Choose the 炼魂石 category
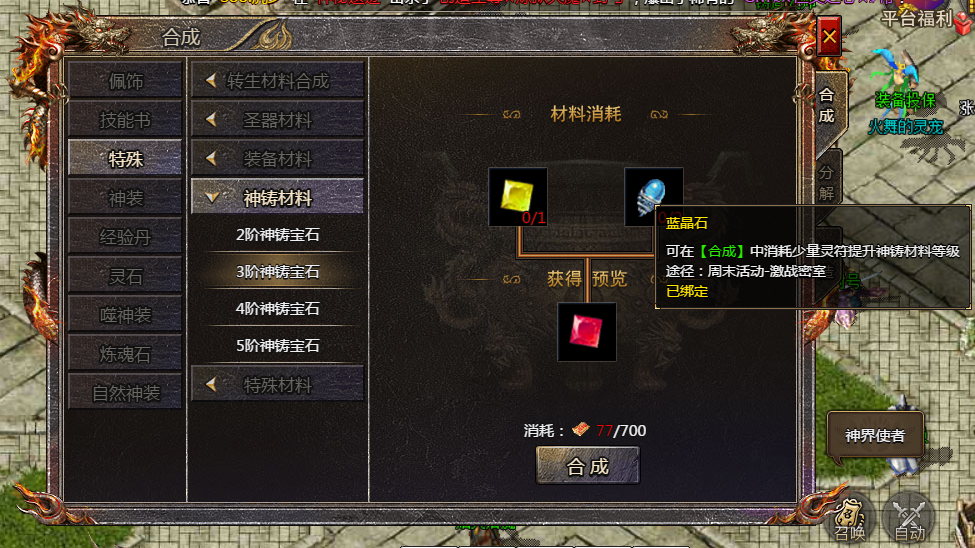This screenshot has width=975, height=548. pos(125,354)
